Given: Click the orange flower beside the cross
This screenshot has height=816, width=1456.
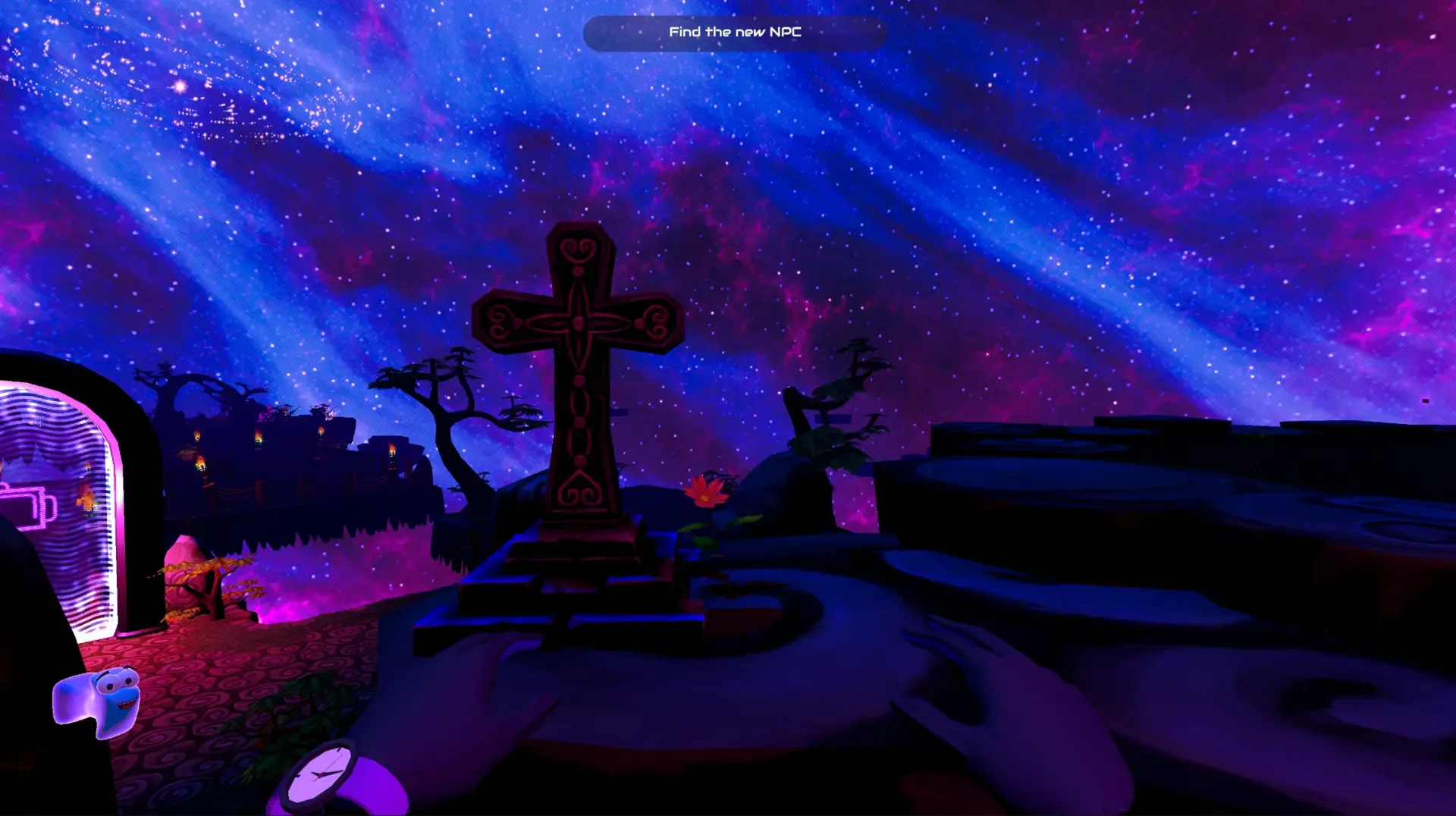Looking at the screenshot, I should tap(707, 491).
